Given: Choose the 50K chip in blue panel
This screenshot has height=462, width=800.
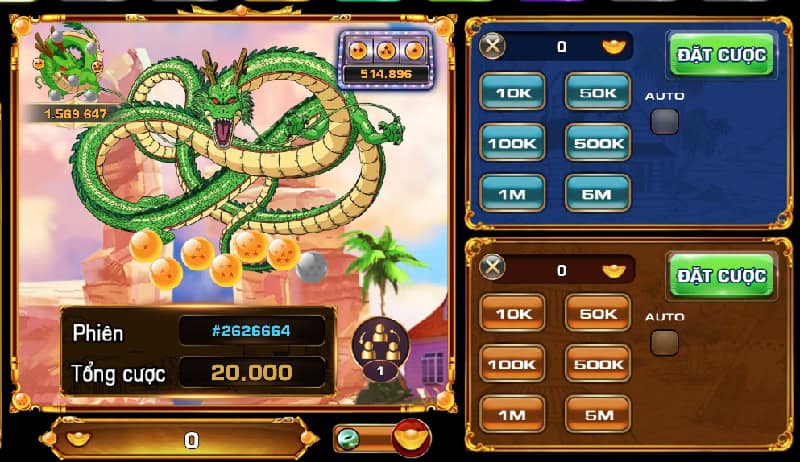Looking at the screenshot, I should click(x=598, y=92).
